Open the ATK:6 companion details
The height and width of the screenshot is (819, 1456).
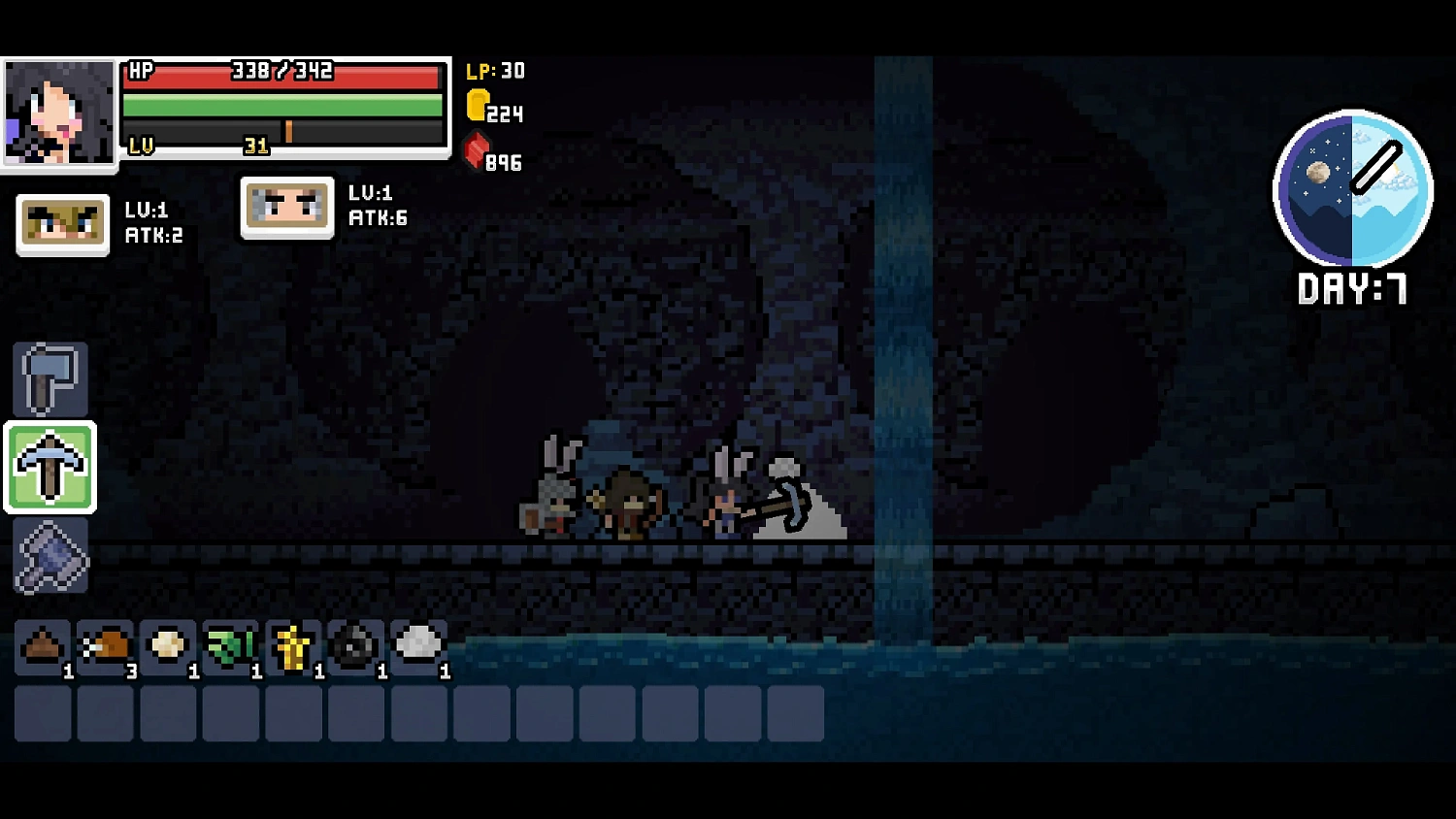click(x=287, y=207)
